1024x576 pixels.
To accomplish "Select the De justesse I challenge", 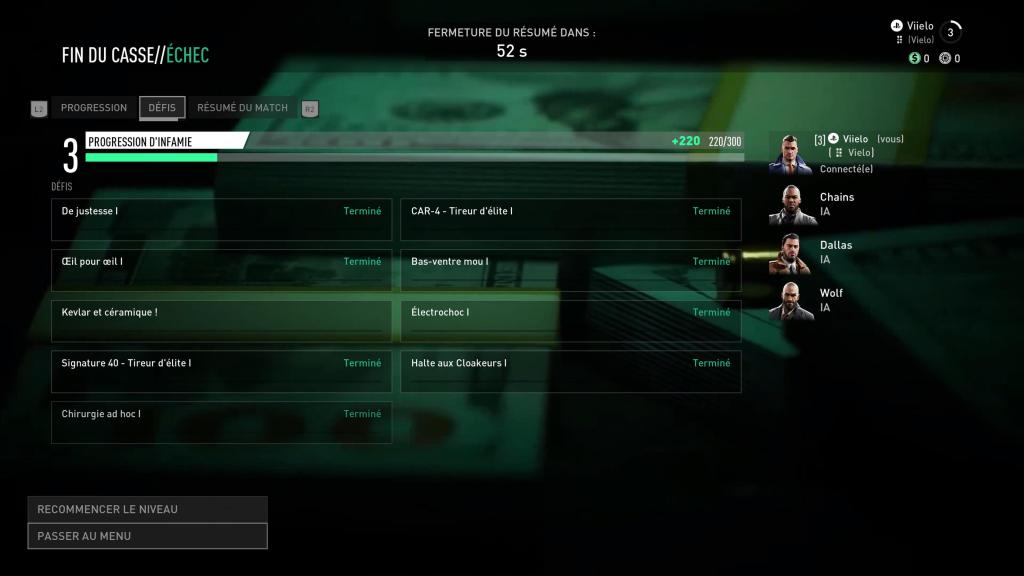I will pos(221,219).
